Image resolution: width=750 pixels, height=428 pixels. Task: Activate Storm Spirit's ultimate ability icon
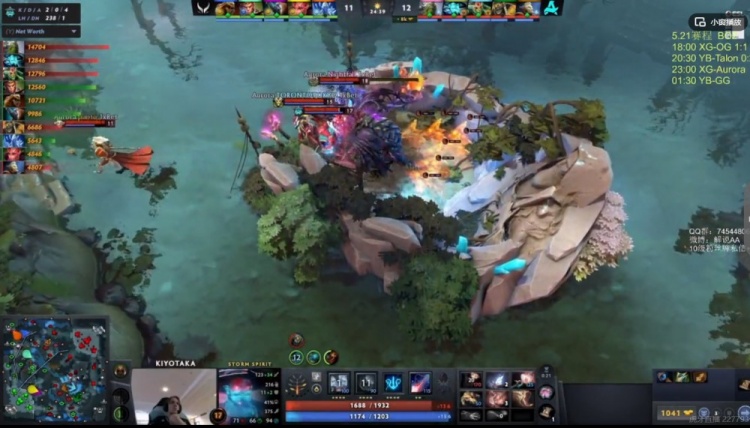(420, 382)
